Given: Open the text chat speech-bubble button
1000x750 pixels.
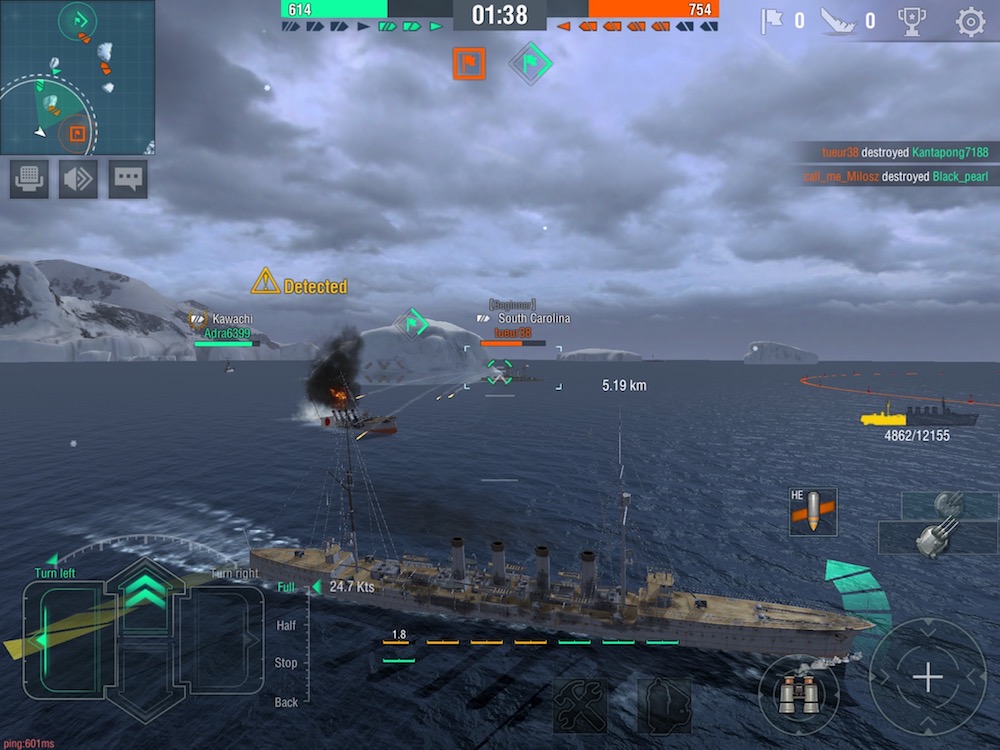Looking at the screenshot, I should 128,179.
